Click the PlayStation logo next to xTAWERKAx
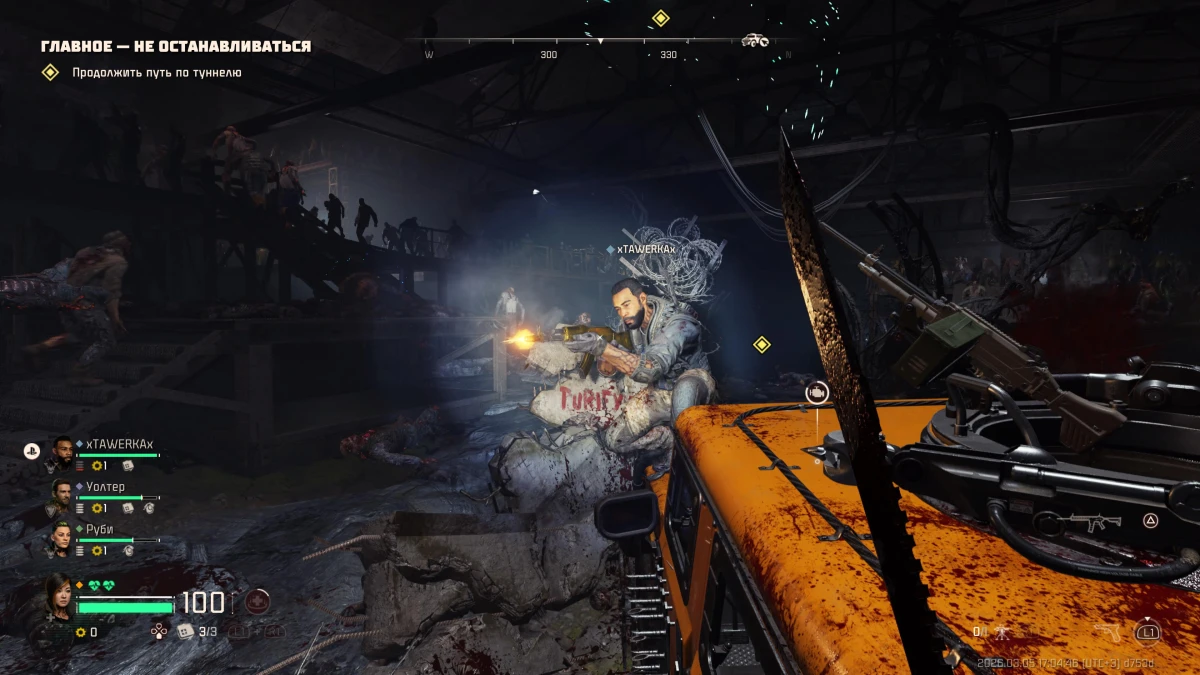This screenshot has width=1200, height=675. coord(31,451)
